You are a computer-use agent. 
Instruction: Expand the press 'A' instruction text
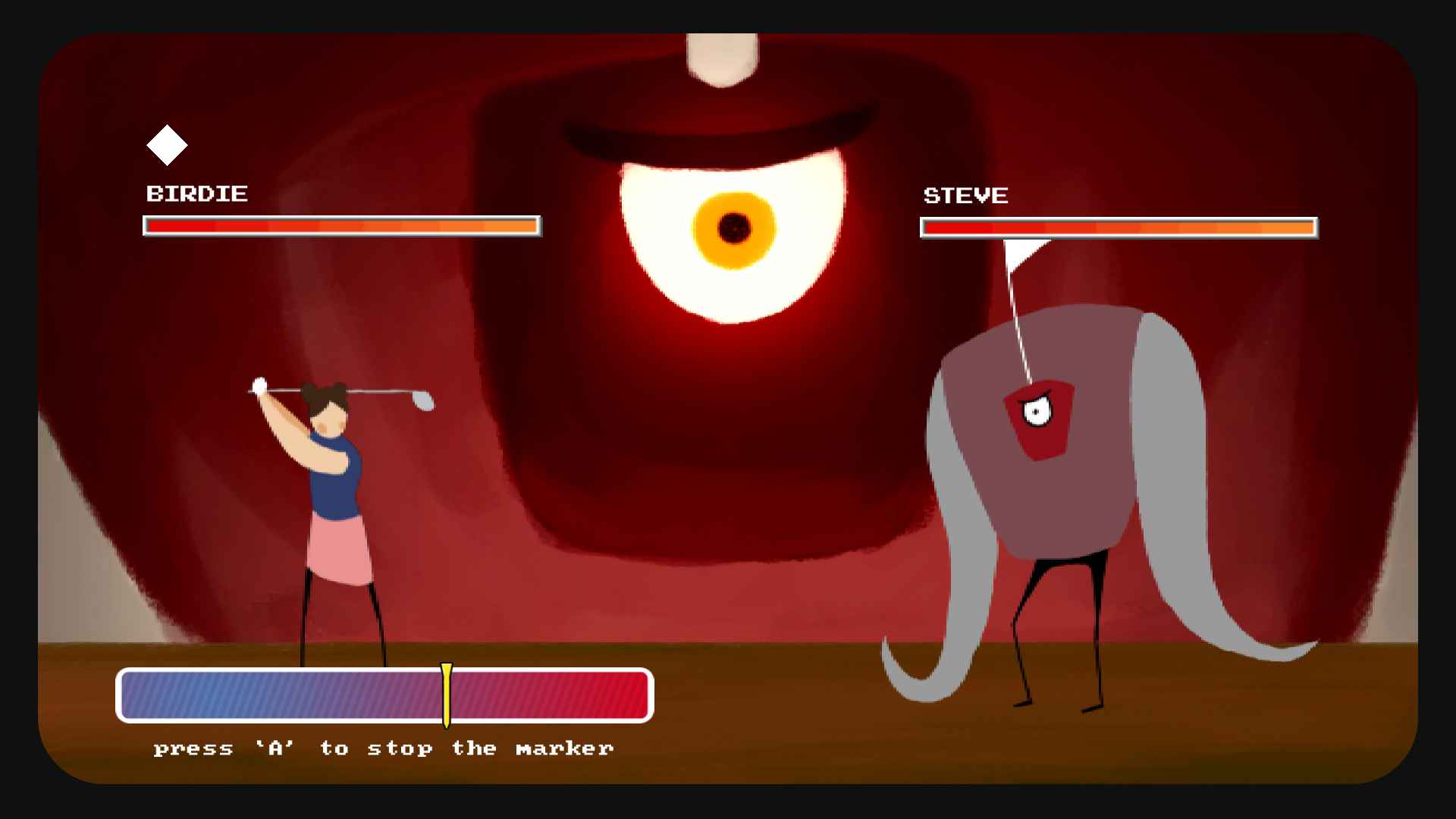383,748
